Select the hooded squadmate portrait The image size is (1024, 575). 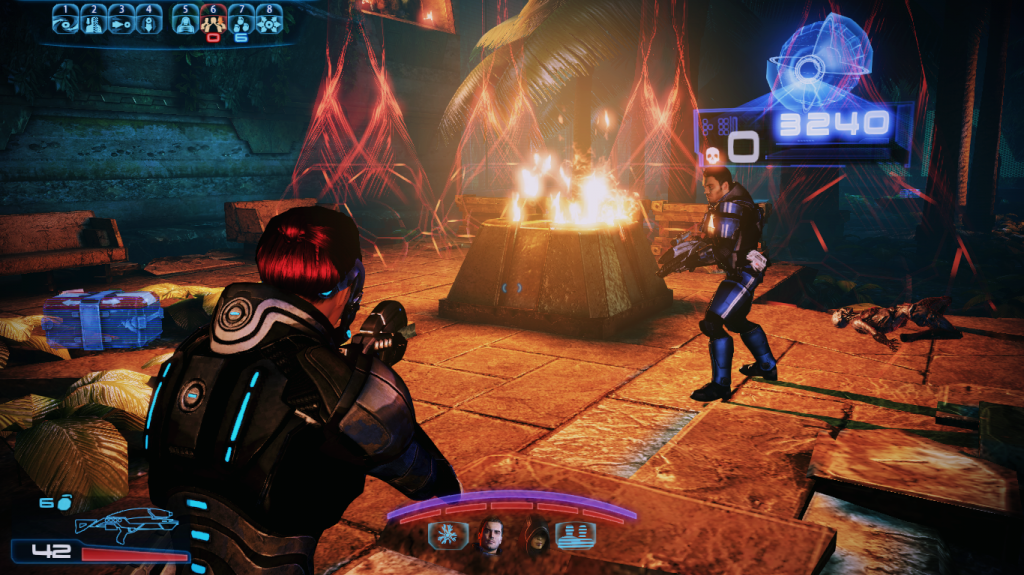tap(538, 537)
